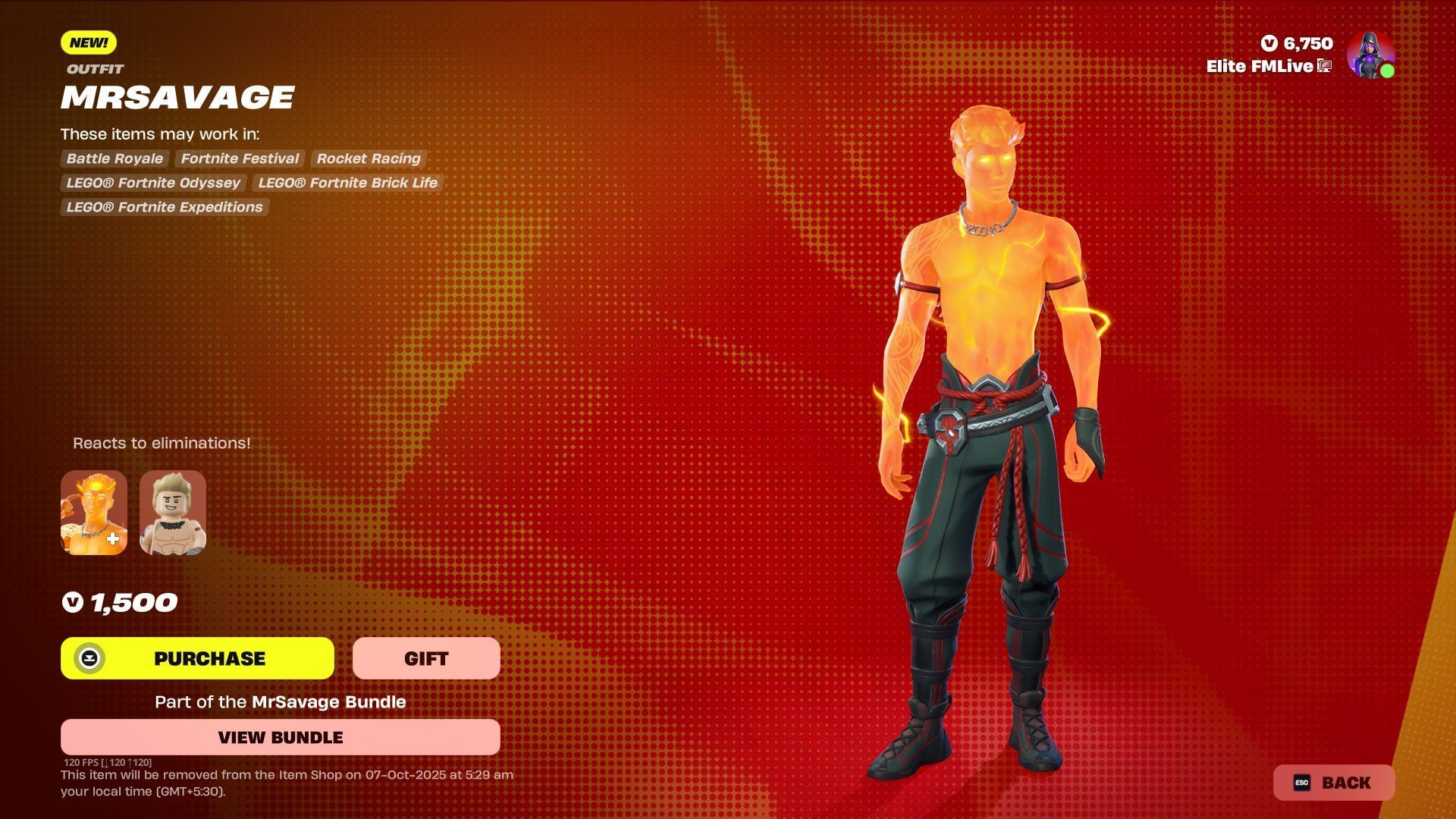Viewport: 1456px width, 819px height.
Task: Go back using the Back button
Action: [x=1334, y=783]
